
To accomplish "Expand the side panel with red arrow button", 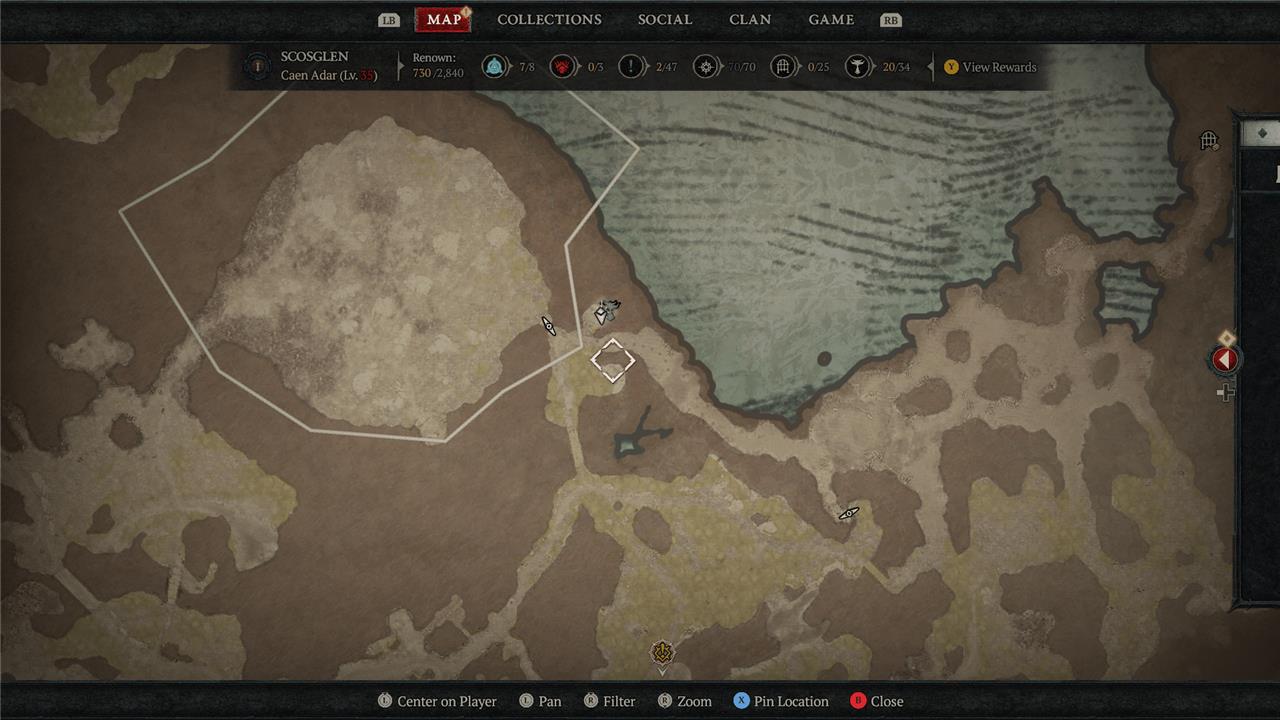I will (x=1225, y=360).
